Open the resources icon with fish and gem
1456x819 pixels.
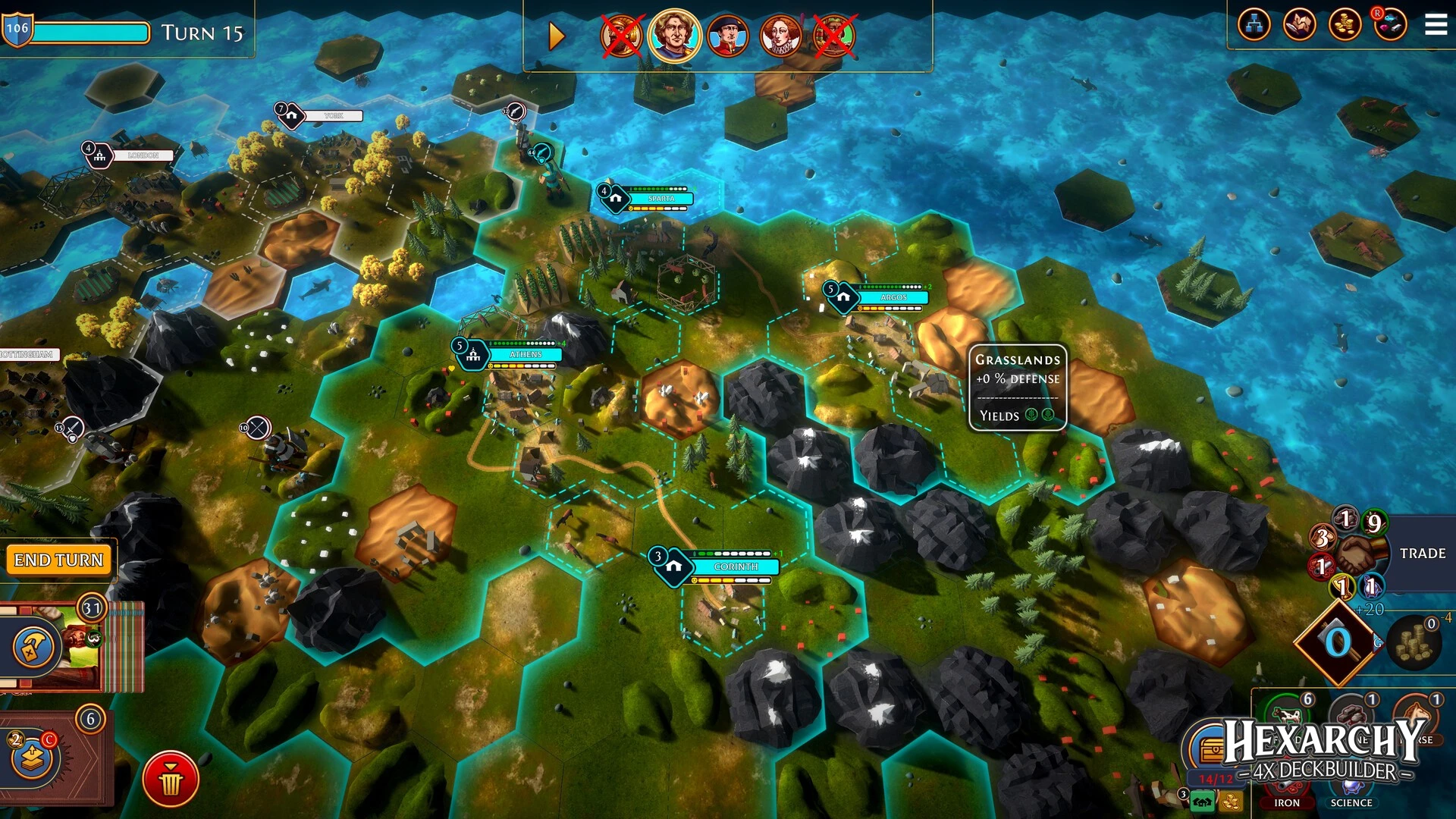(x=1390, y=25)
